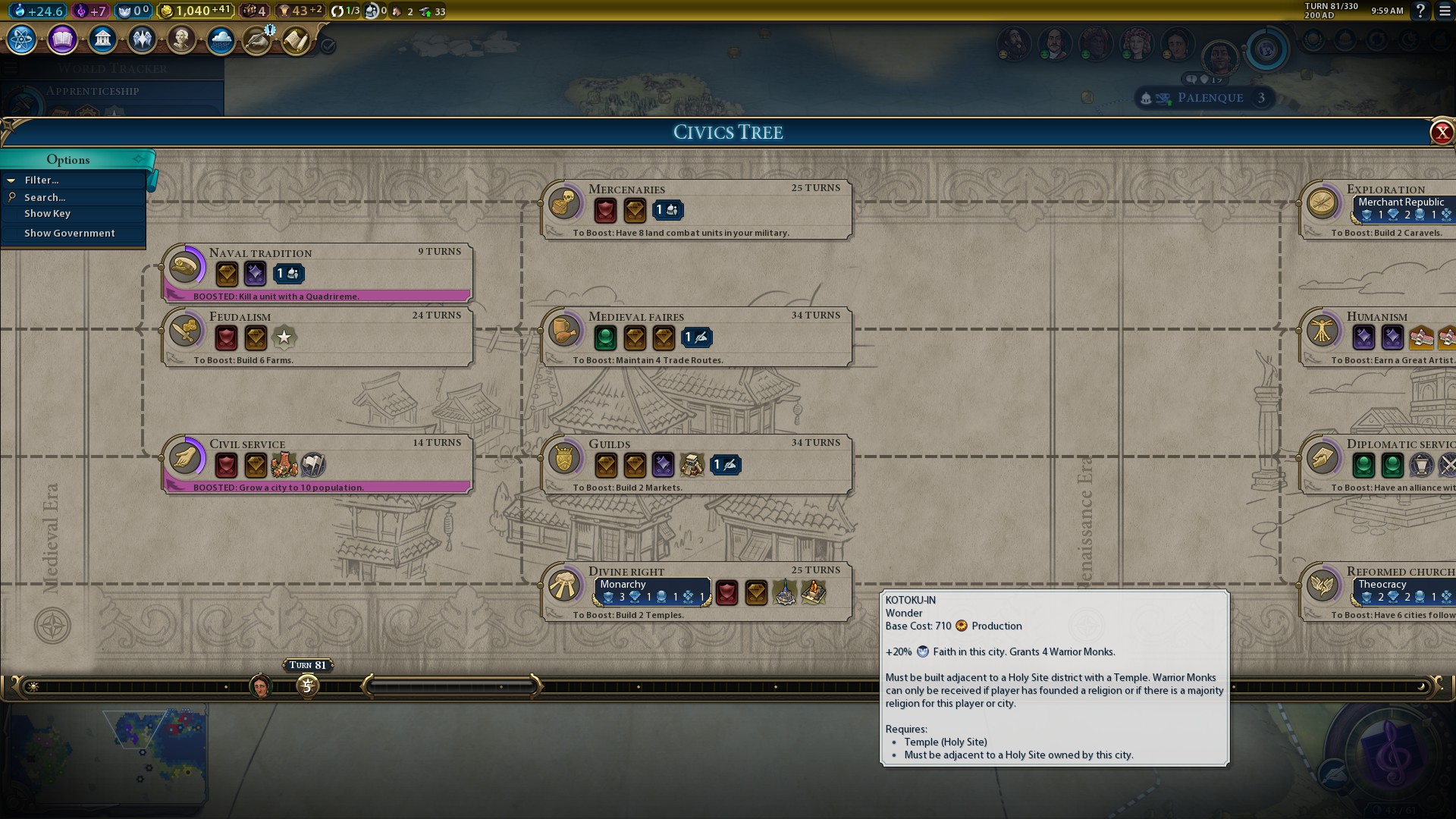Open the main menu hamburger icon
The height and width of the screenshot is (819, 1456).
pos(1445,11)
